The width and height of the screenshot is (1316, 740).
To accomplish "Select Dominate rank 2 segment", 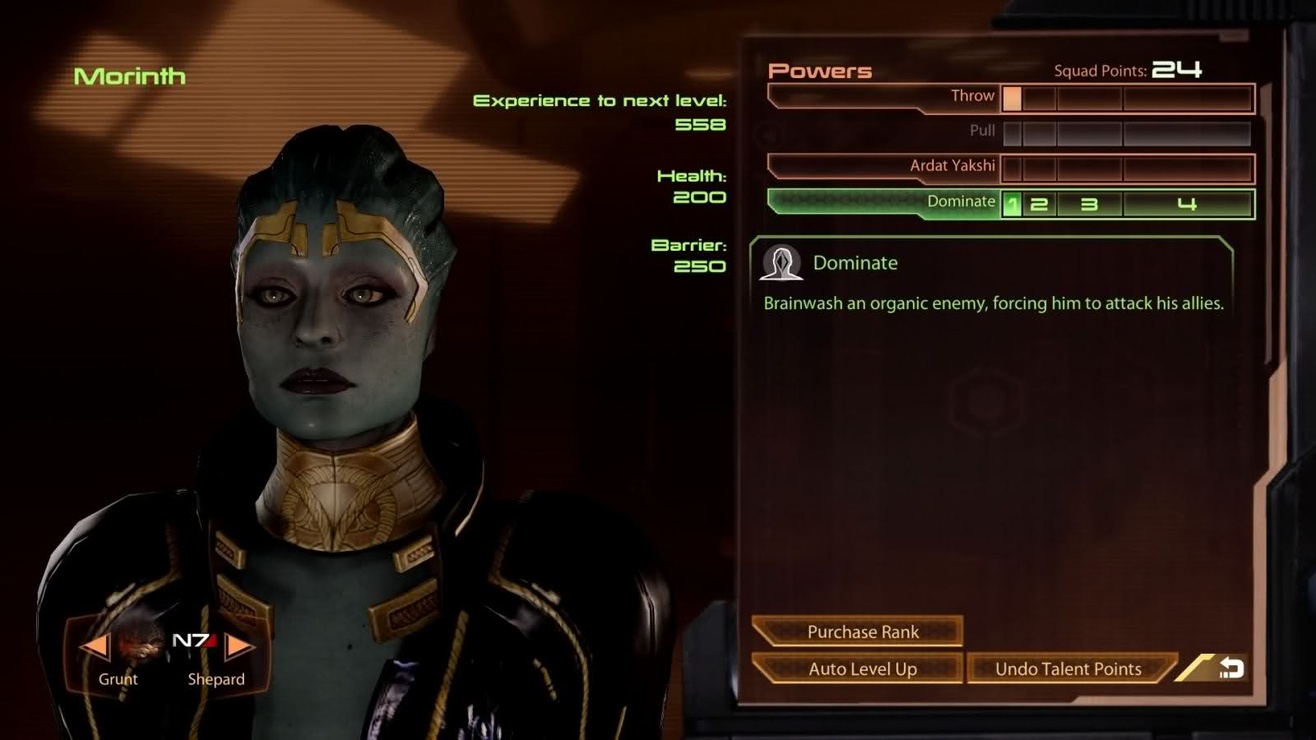I will 1040,204.
